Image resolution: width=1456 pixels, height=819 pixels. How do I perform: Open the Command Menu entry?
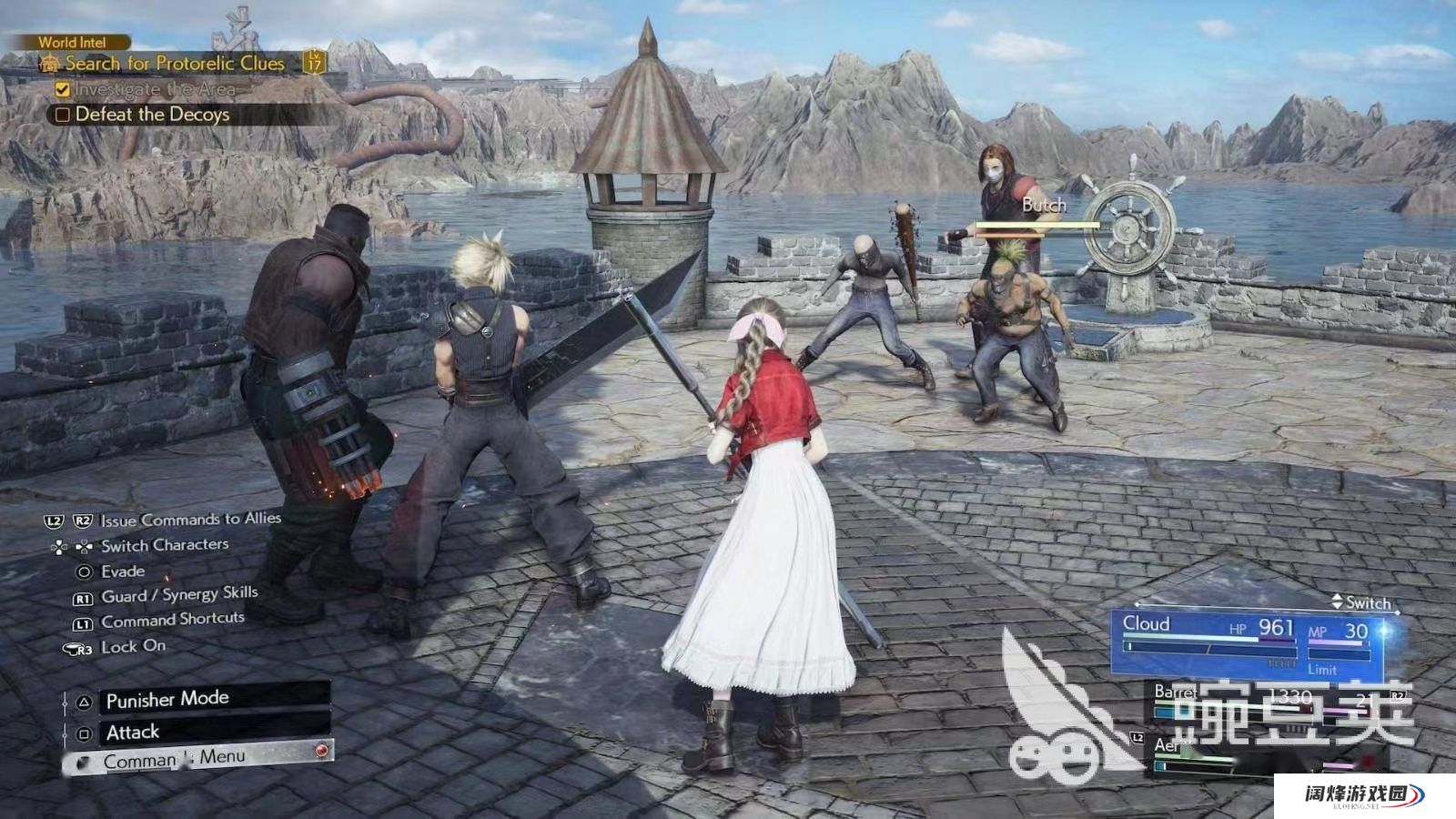(x=173, y=759)
